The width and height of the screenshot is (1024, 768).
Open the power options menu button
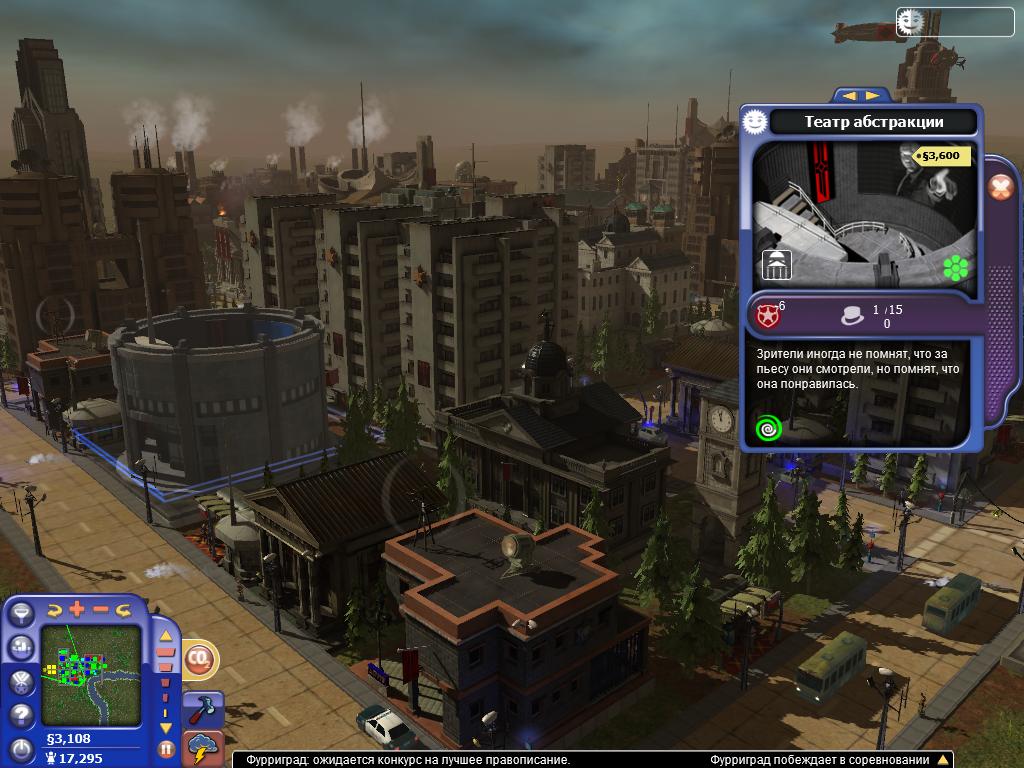21,749
